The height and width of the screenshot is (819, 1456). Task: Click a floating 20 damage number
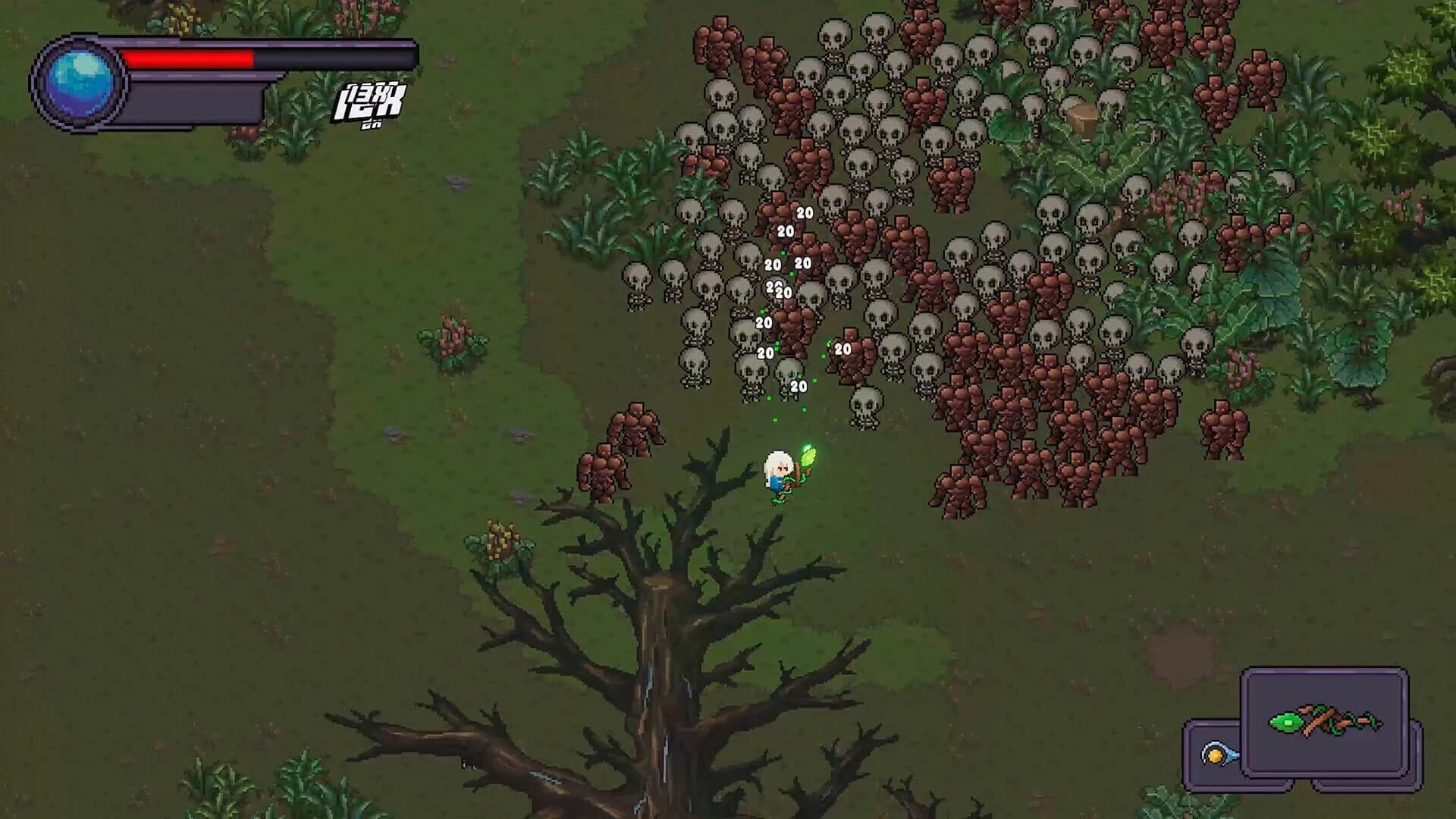point(804,213)
